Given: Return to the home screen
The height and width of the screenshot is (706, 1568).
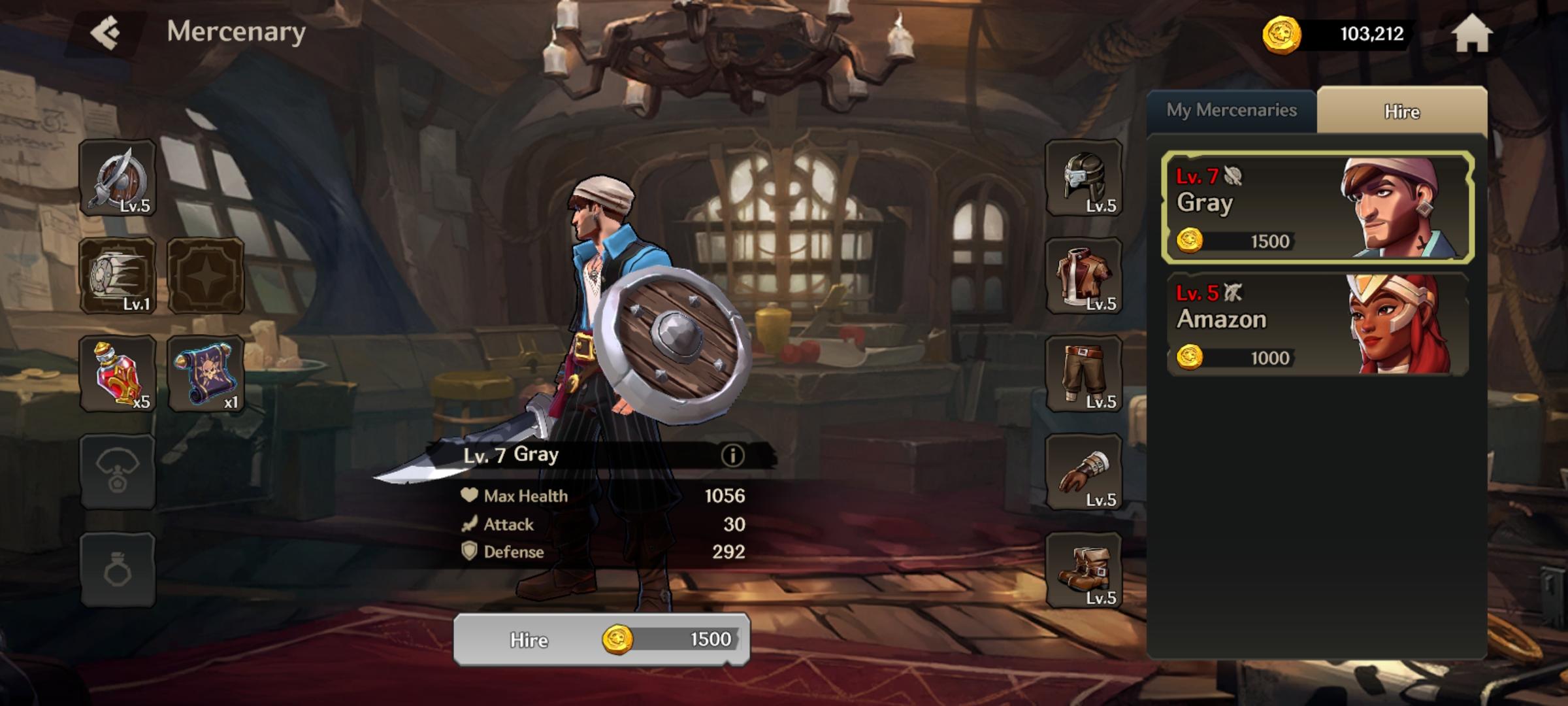Looking at the screenshot, I should tap(1471, 34).
